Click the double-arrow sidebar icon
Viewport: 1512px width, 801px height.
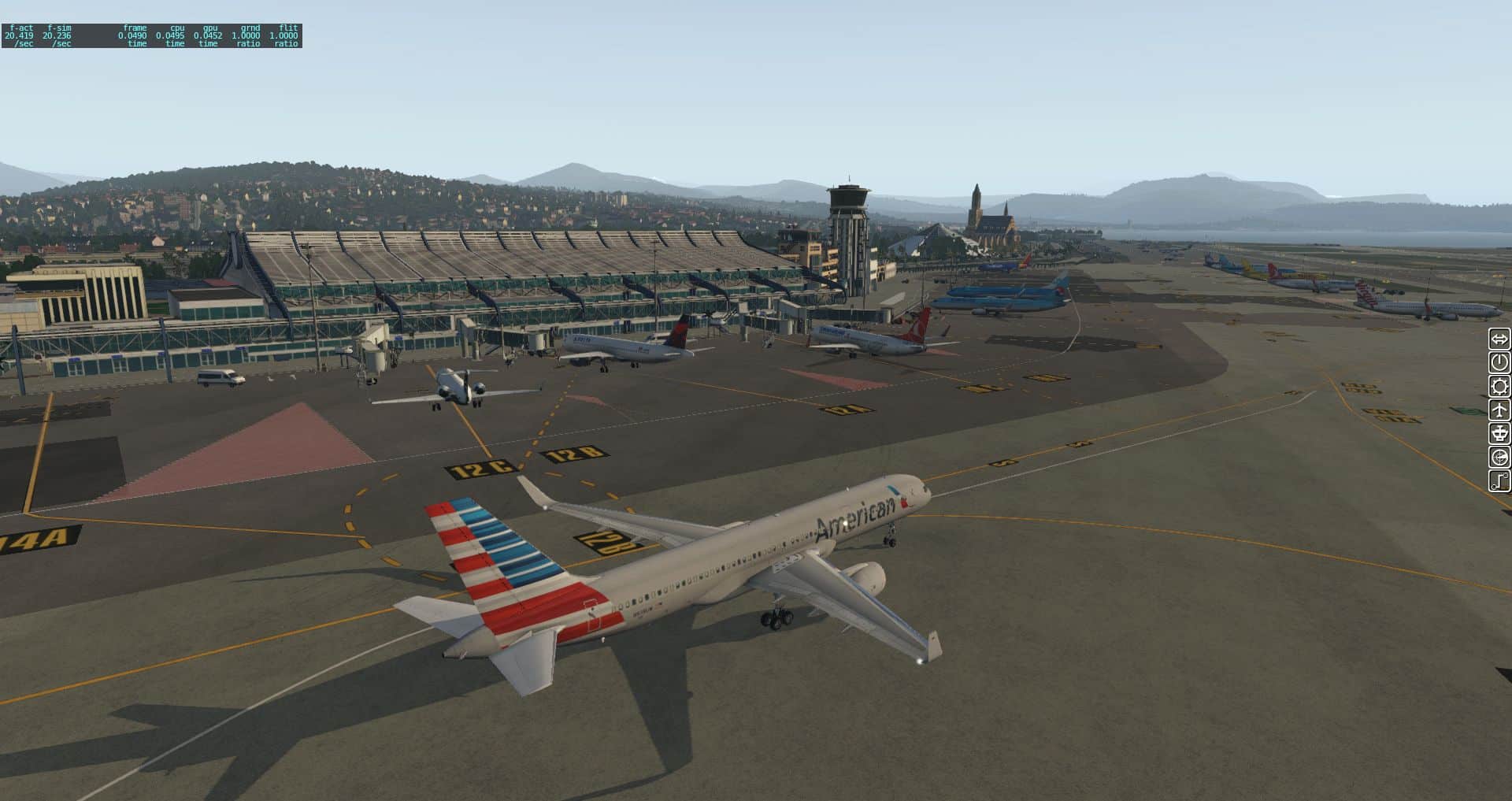coord(1499,339)
